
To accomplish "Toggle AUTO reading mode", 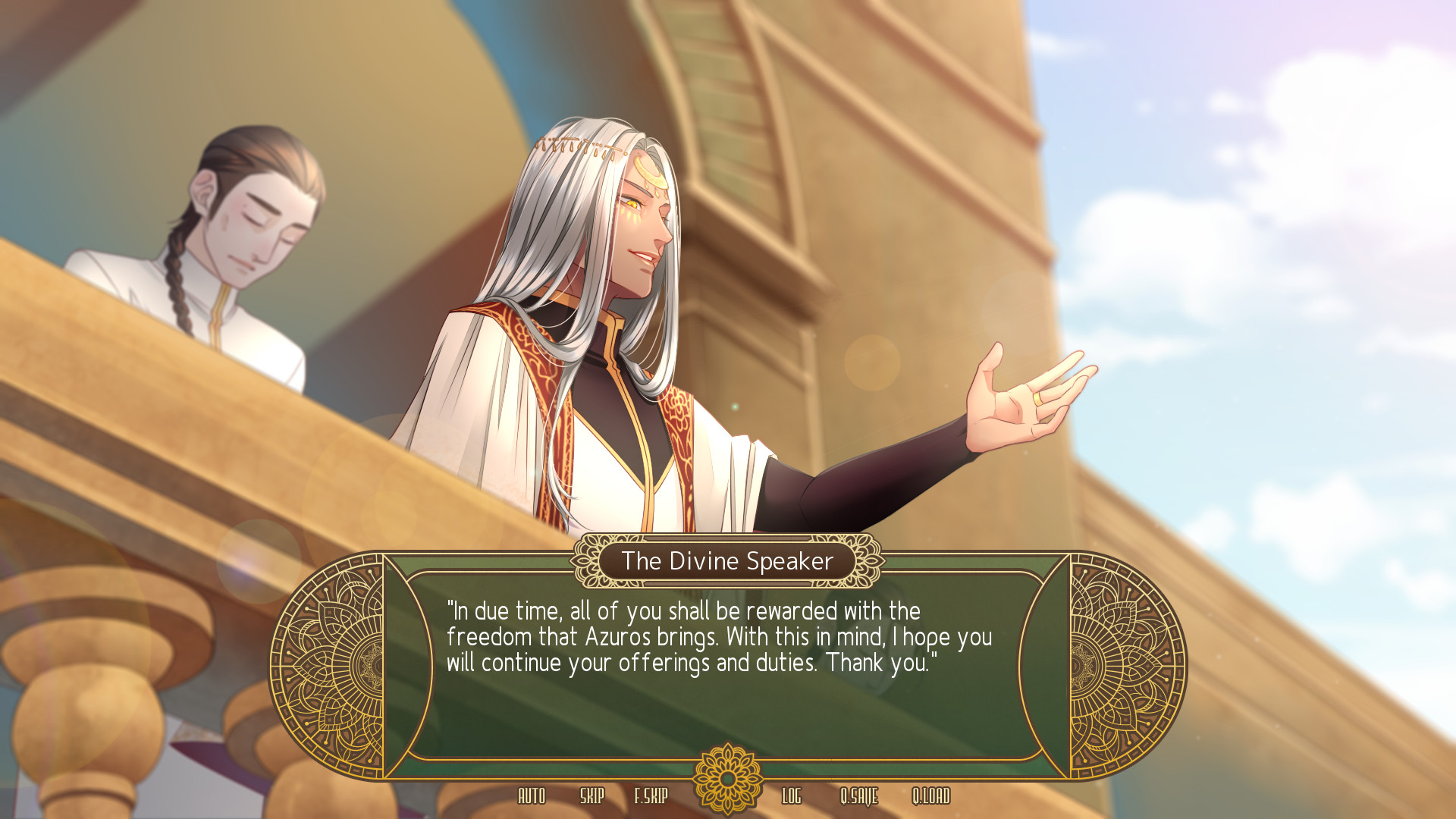I will point(533,797).
